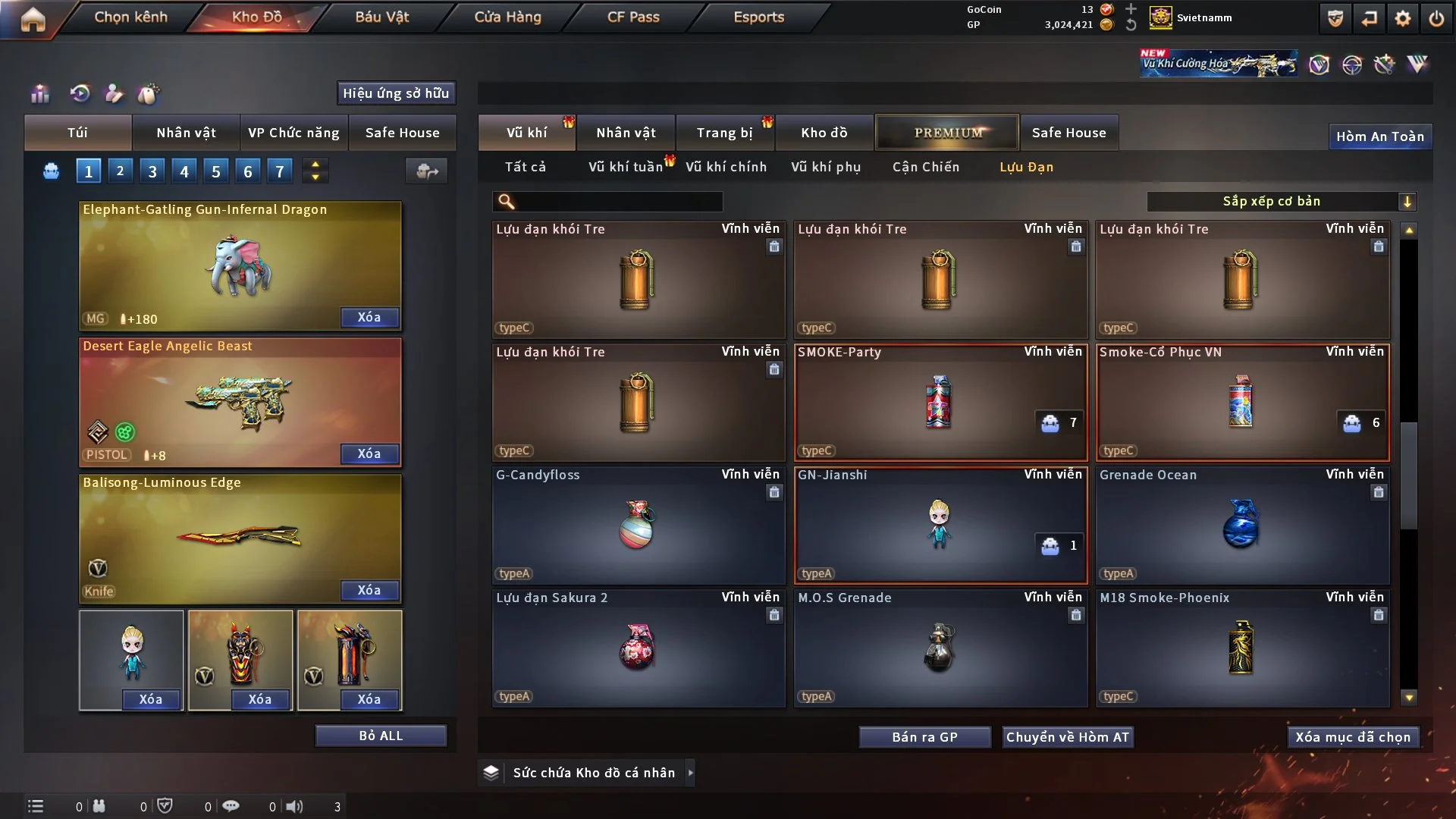Open the PREMIUM inventory tab
Viewport: 1456px width, 819px height.
(x=947, y=133)
